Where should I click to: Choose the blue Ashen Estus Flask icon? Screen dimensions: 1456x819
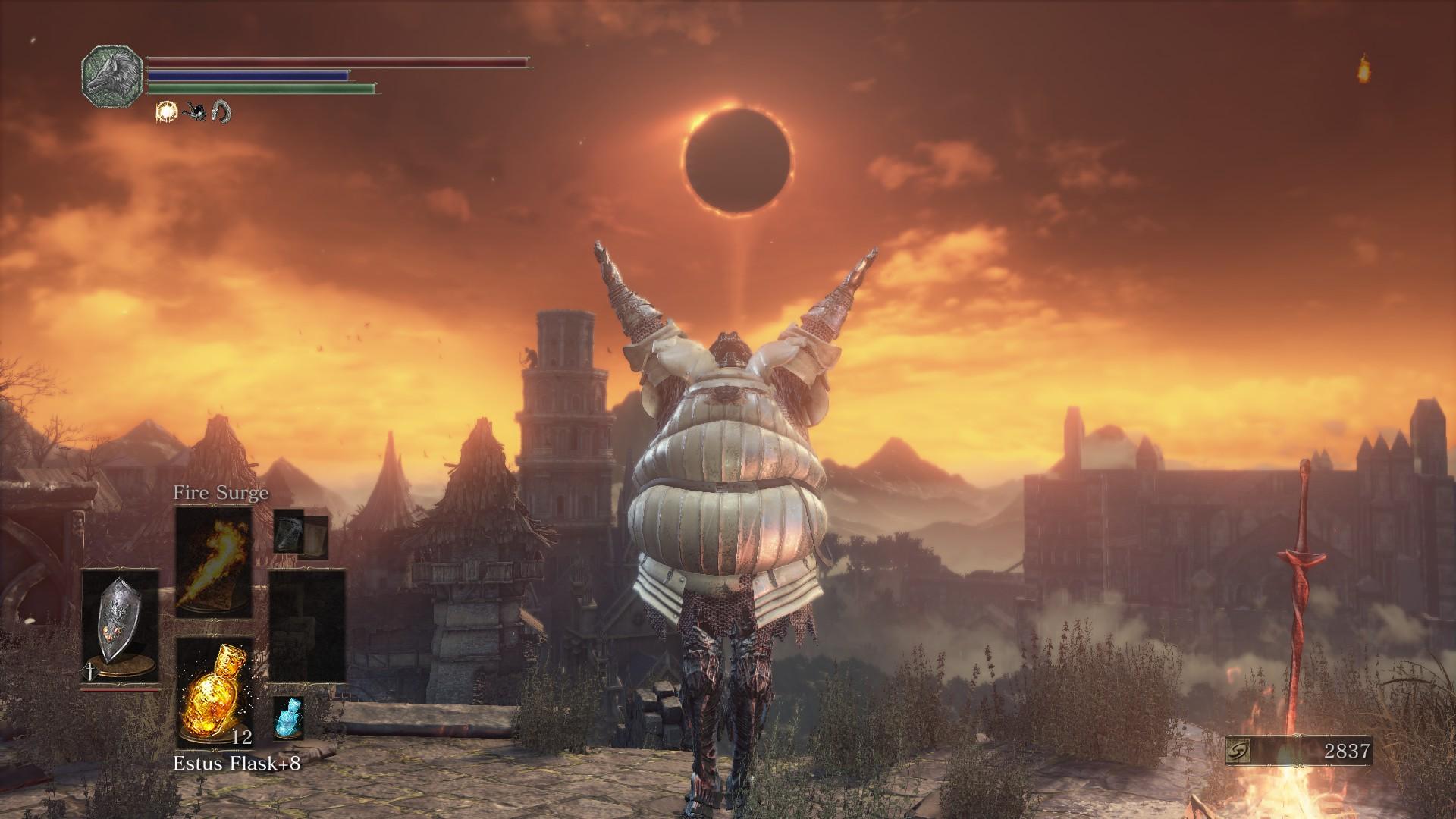pyautogui.click(x=288, y=717)
